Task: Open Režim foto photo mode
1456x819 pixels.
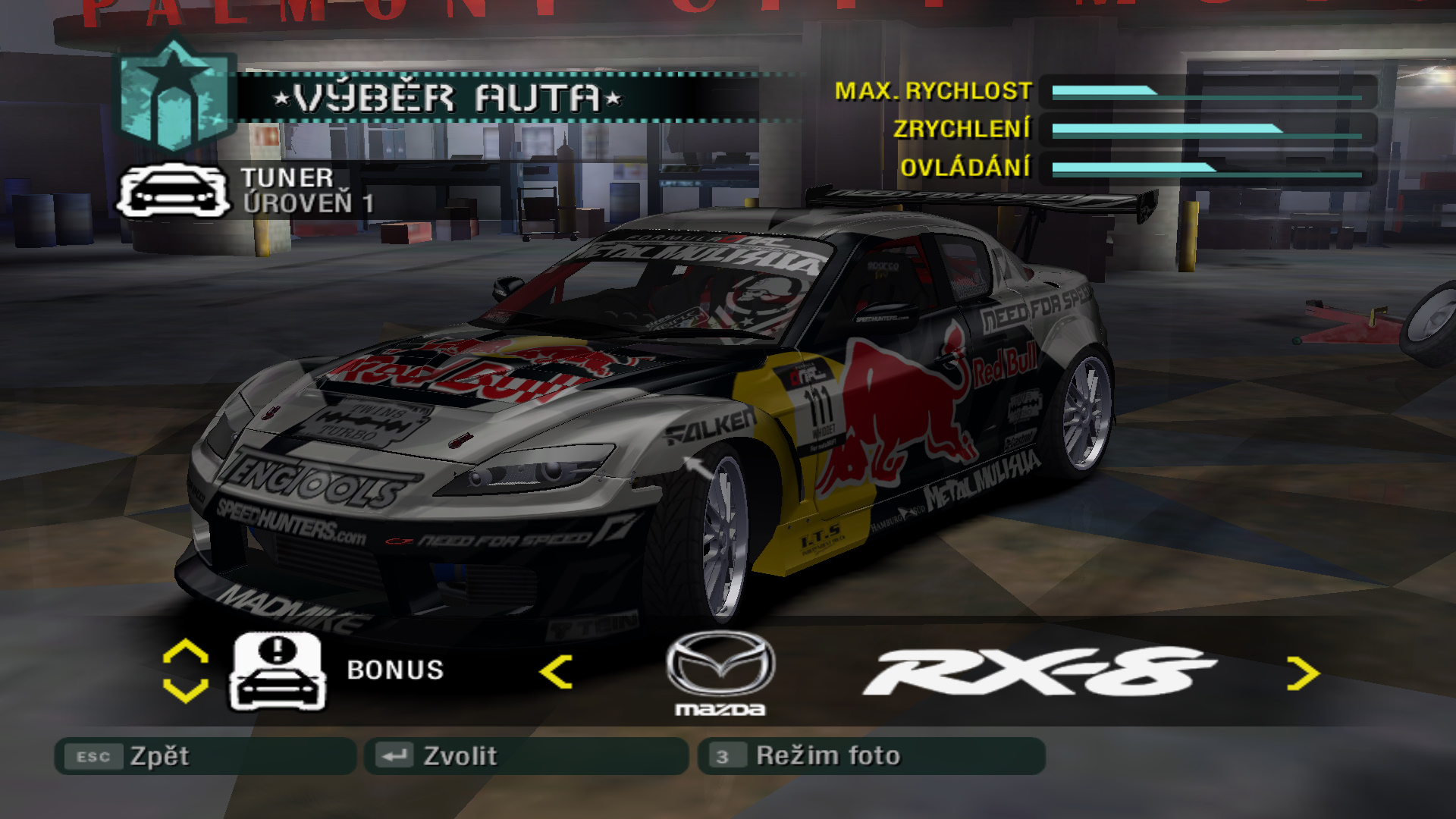Action: (871, 756)
